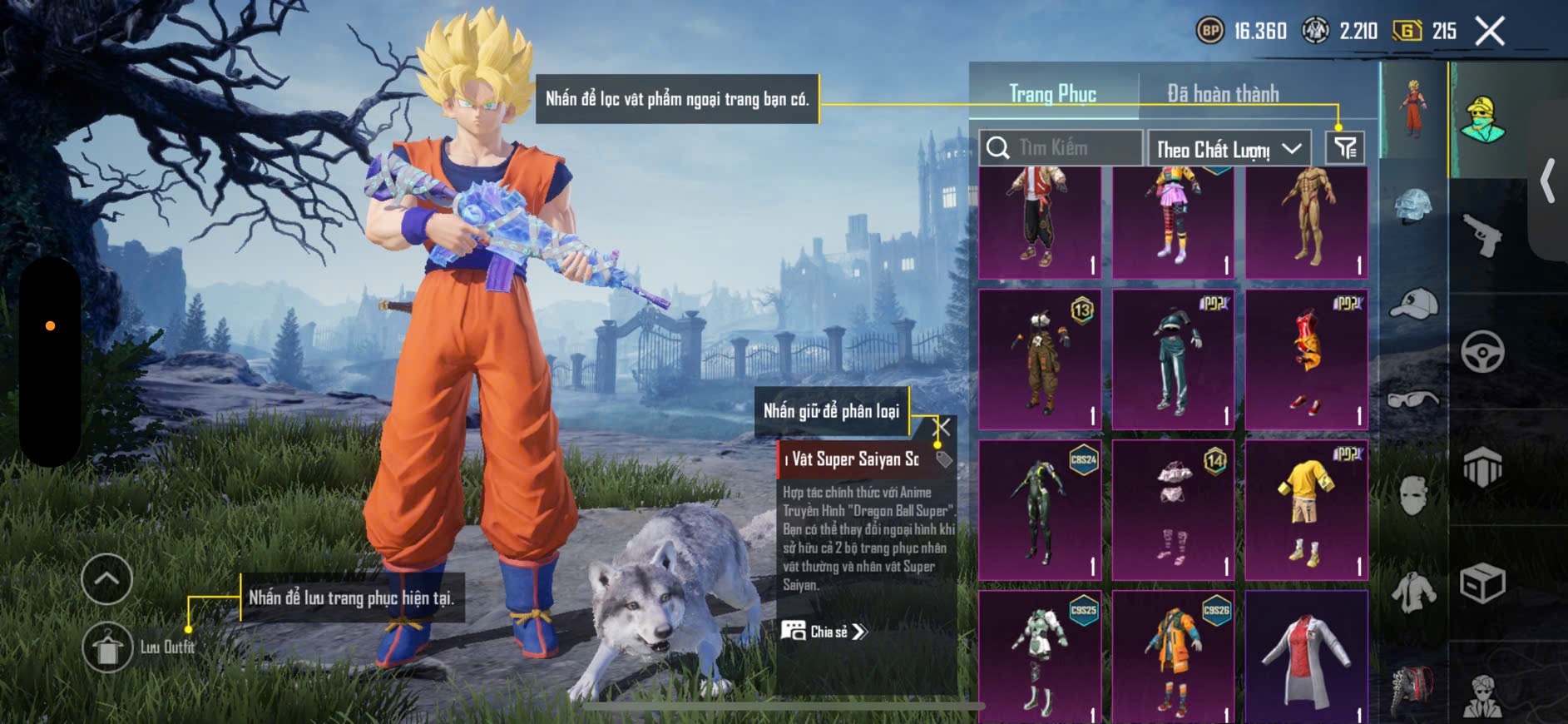This screenshot has width=1568, height=724.
Task: Open the Đã hoàn thành tab
Action: [x=1222, y=94]
